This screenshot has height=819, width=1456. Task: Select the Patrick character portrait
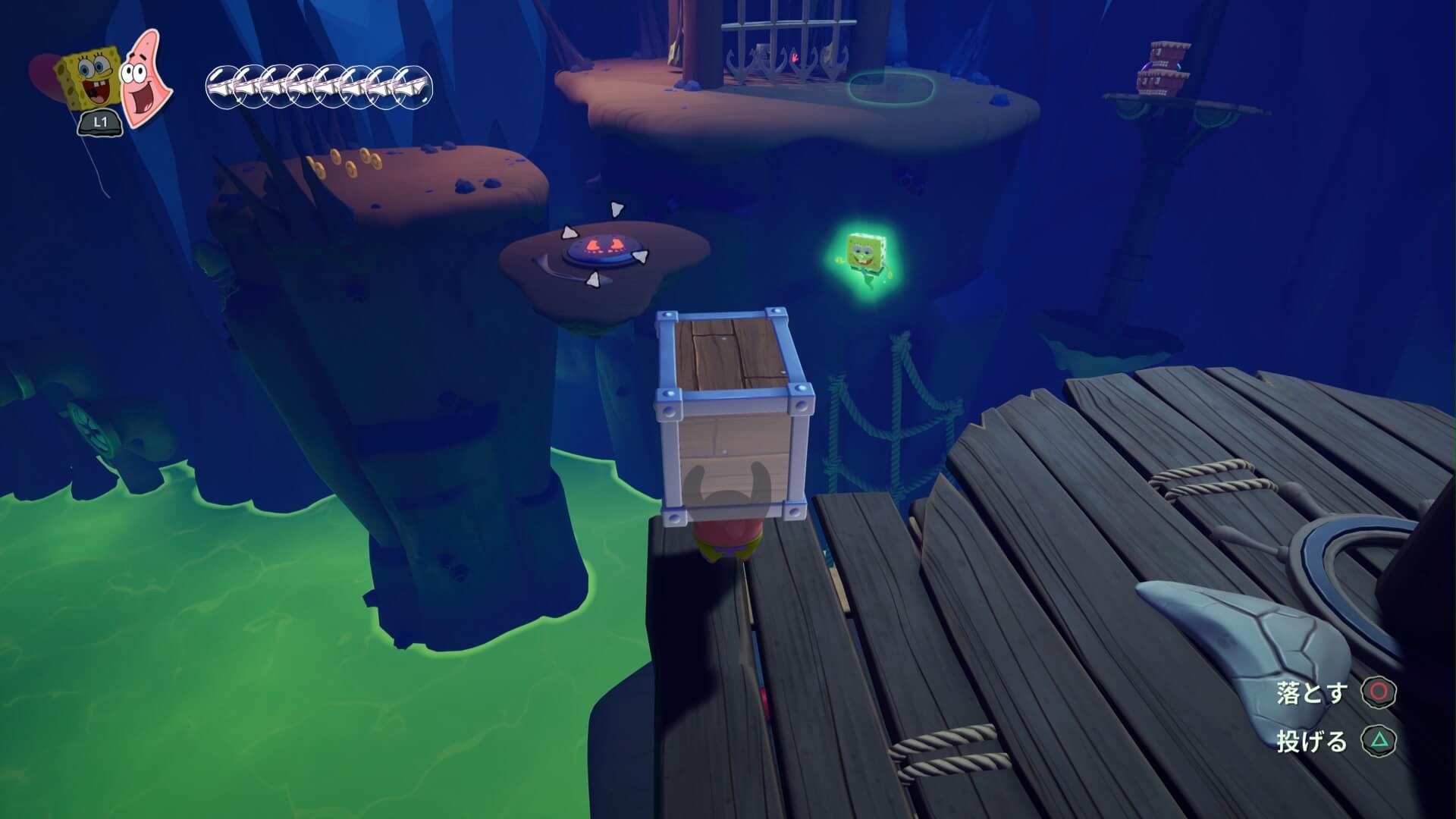[146, 79]
